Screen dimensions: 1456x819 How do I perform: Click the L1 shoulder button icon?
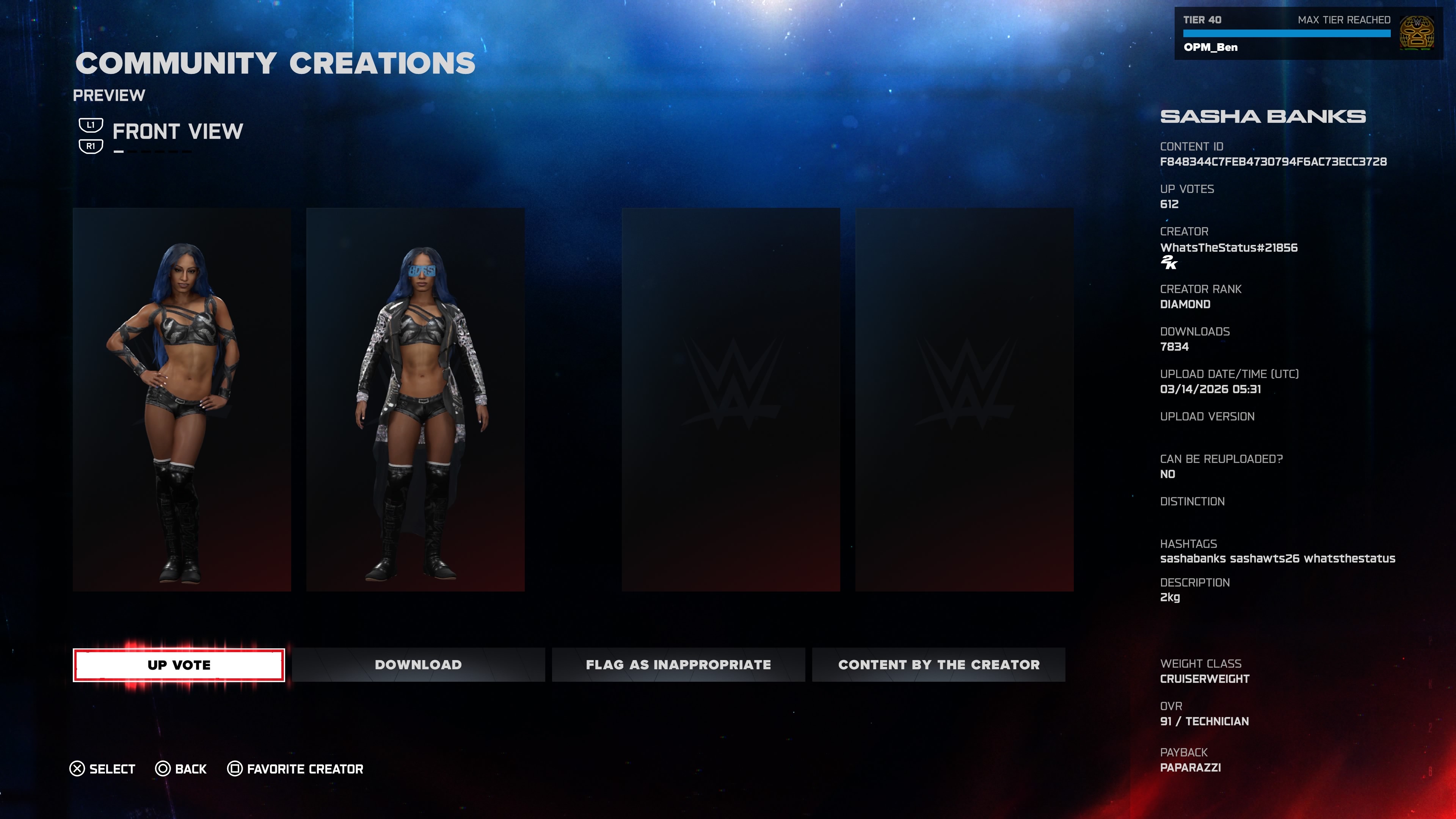tap(91, 125)
